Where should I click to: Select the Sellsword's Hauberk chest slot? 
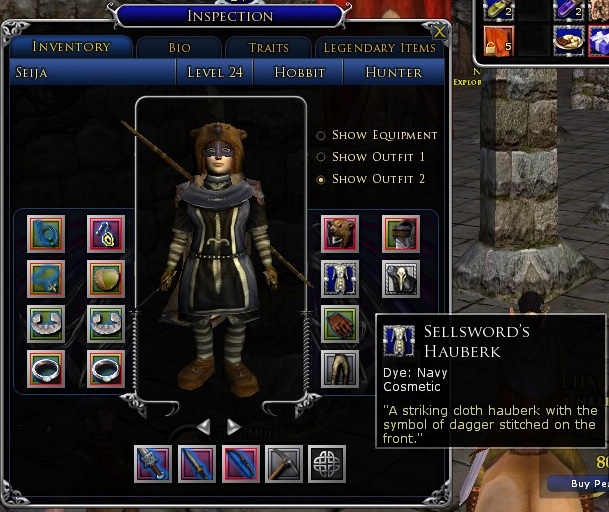pyautogui.click(x=340, y=279)
